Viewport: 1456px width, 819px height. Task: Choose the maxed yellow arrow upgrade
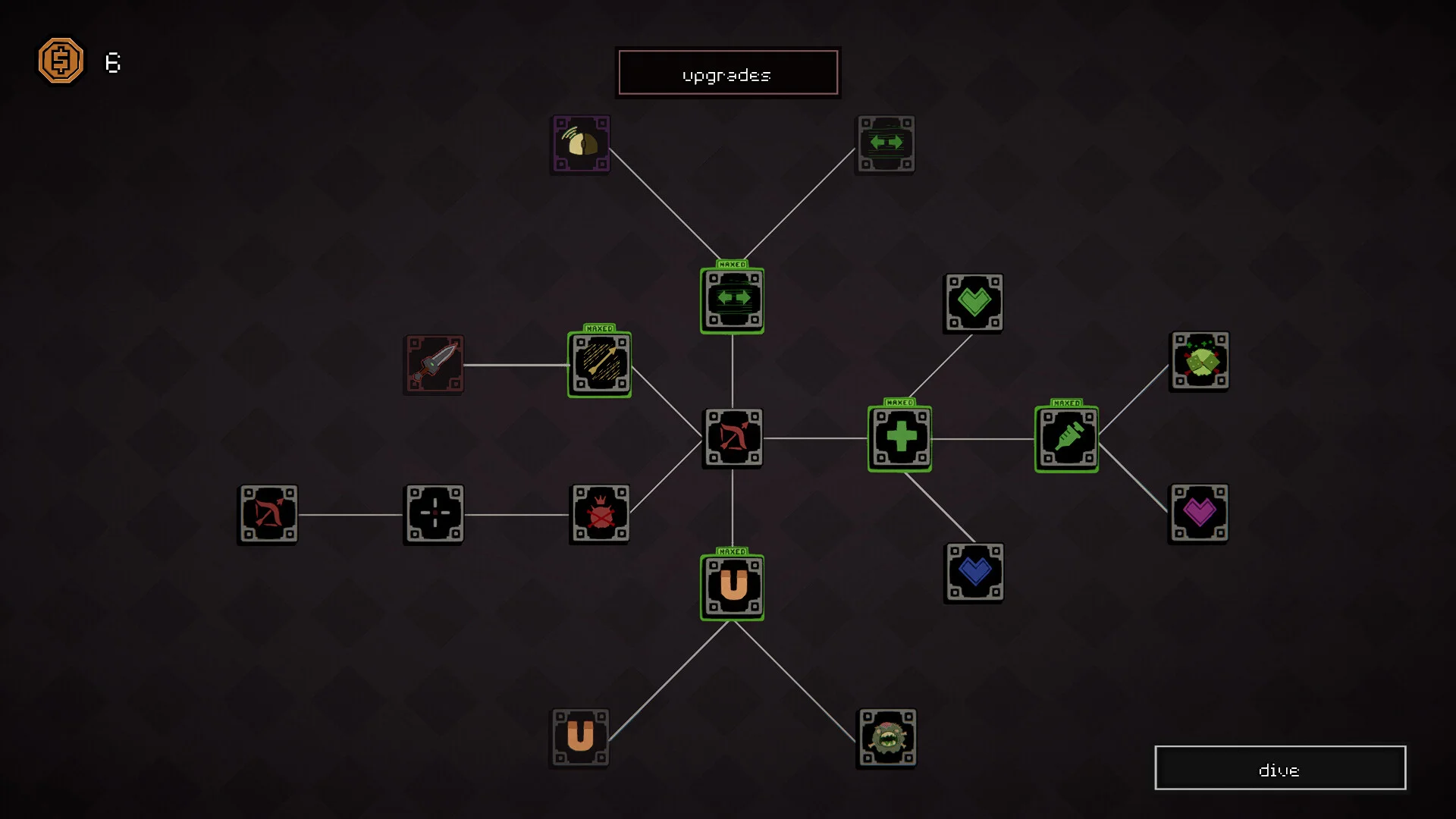tap(599, 364)
